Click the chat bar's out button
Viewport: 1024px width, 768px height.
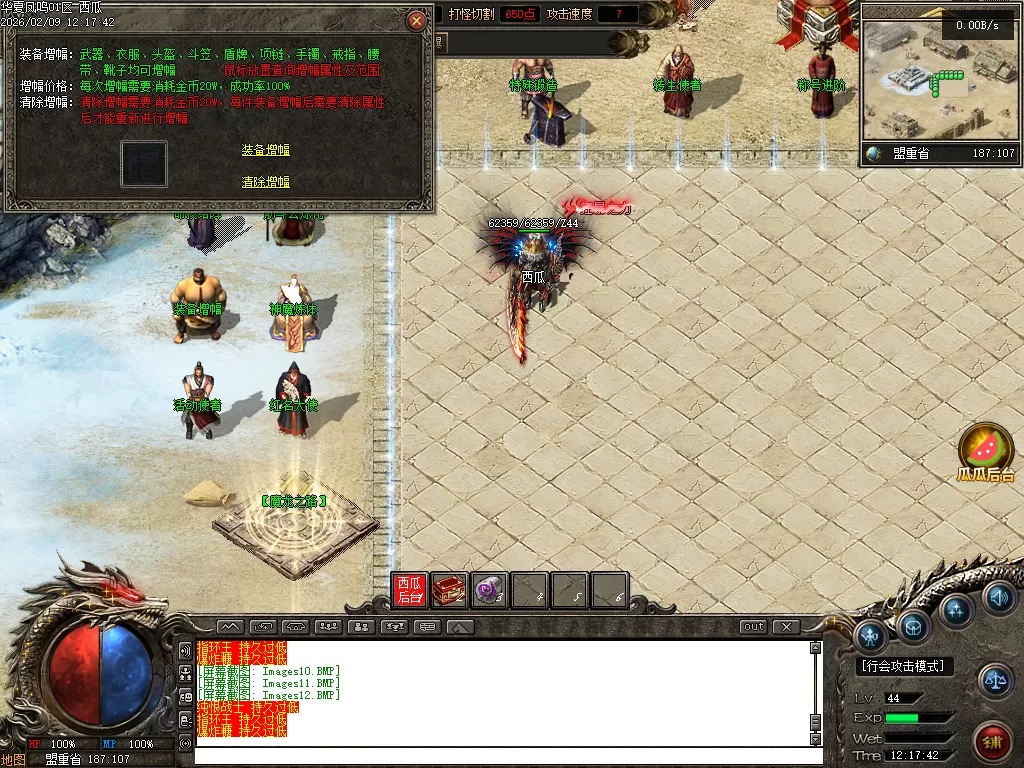pyautogui.click(x=753, y=627)
